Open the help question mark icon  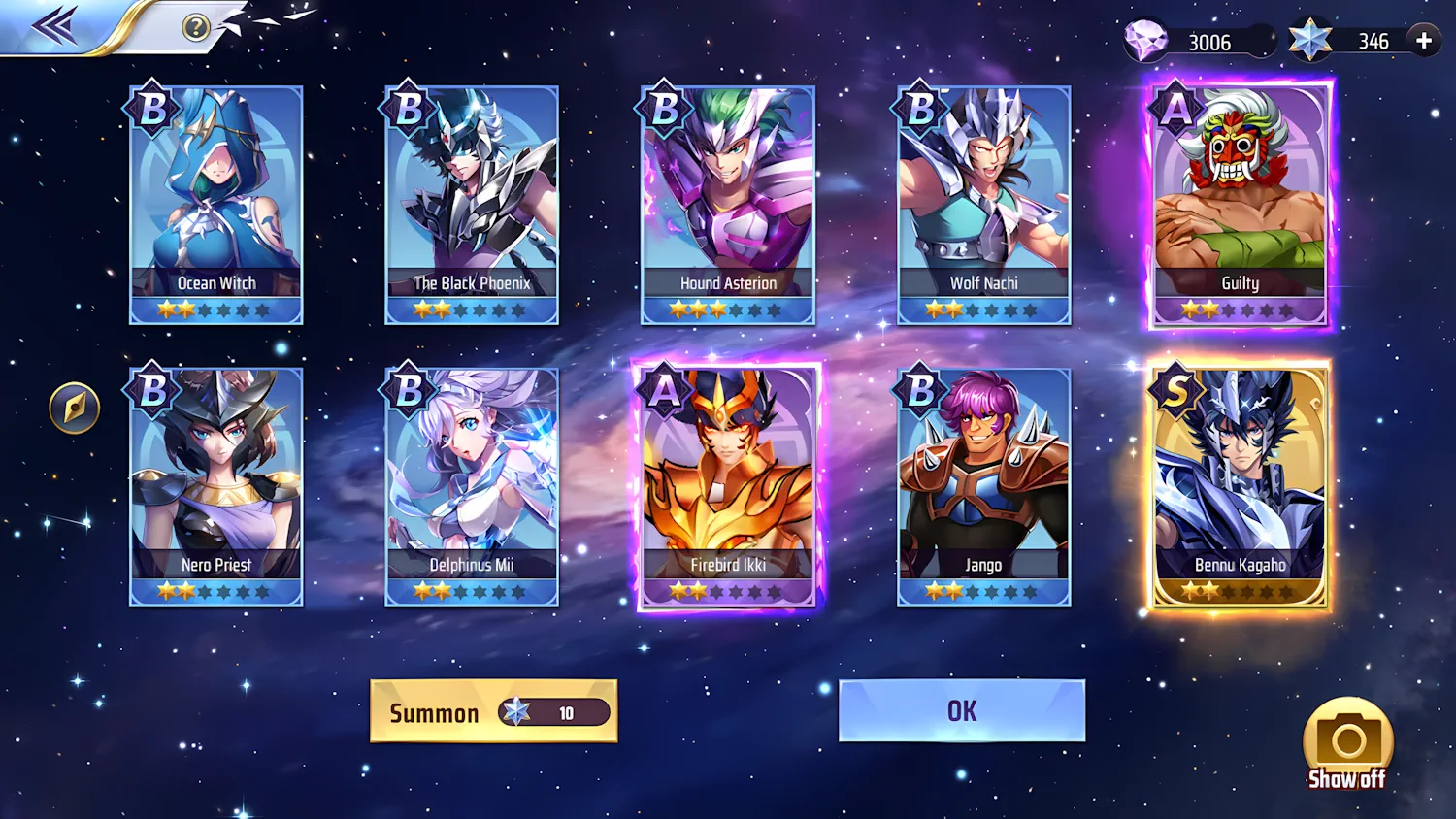[198, 27]
